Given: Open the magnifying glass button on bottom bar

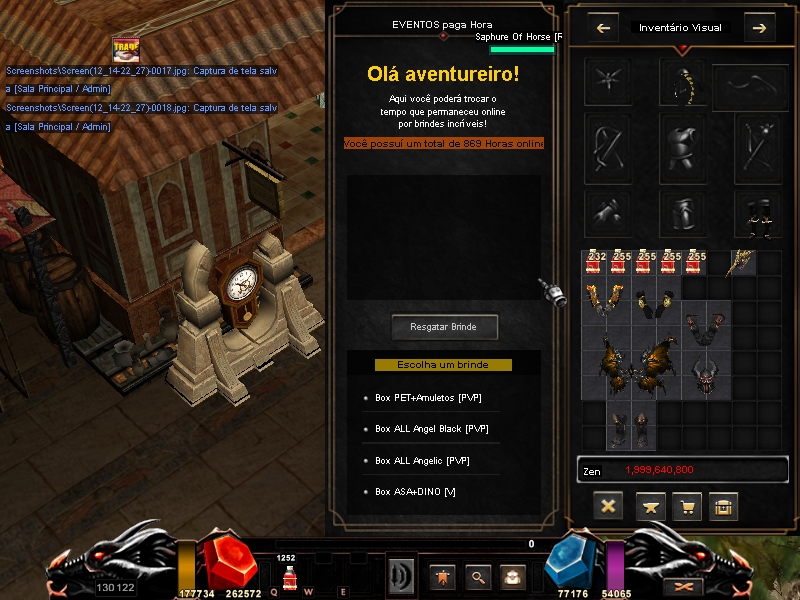Looking at the screenshot, I should tap(477, 576).
